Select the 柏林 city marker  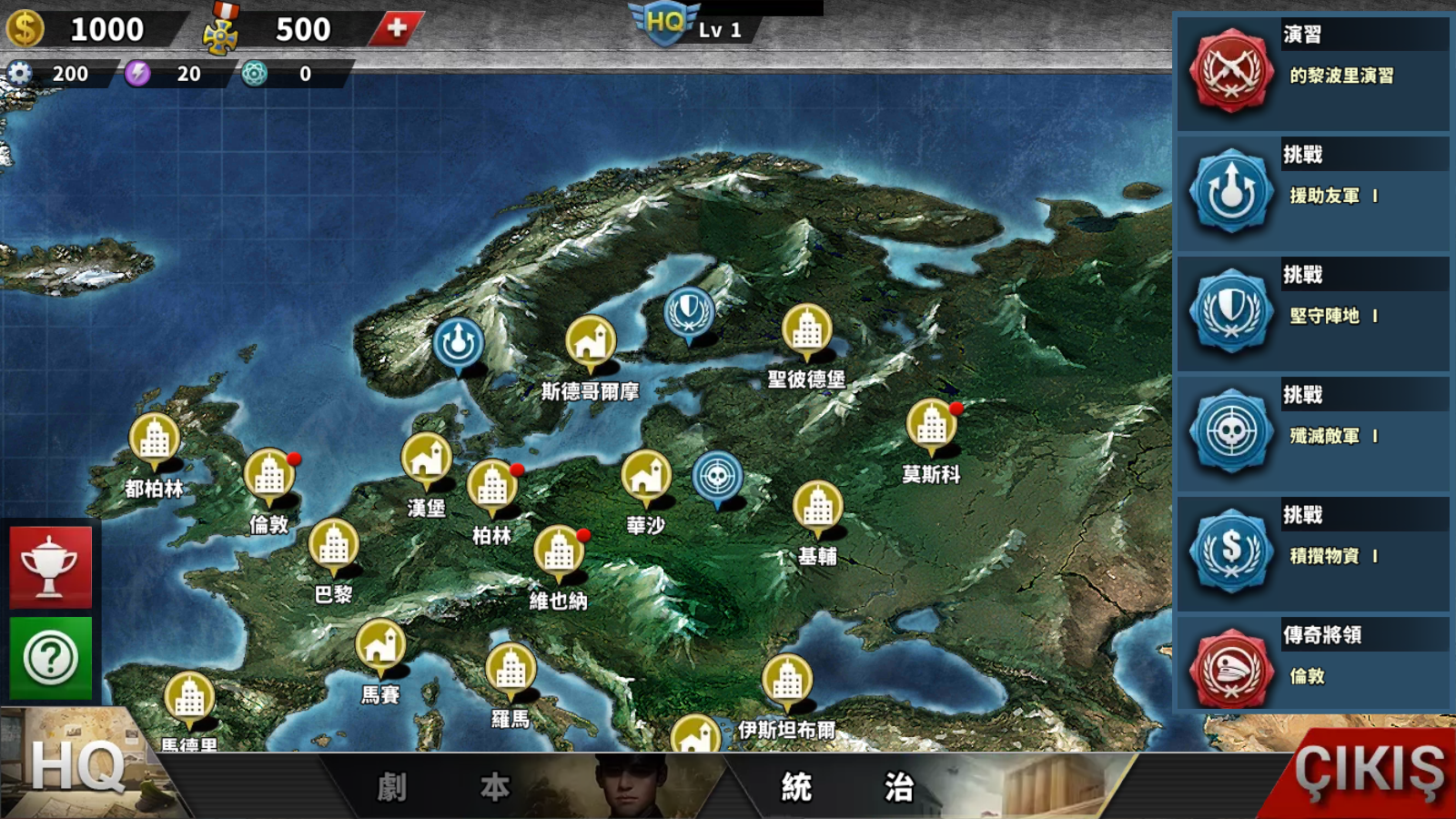(492, 486)
